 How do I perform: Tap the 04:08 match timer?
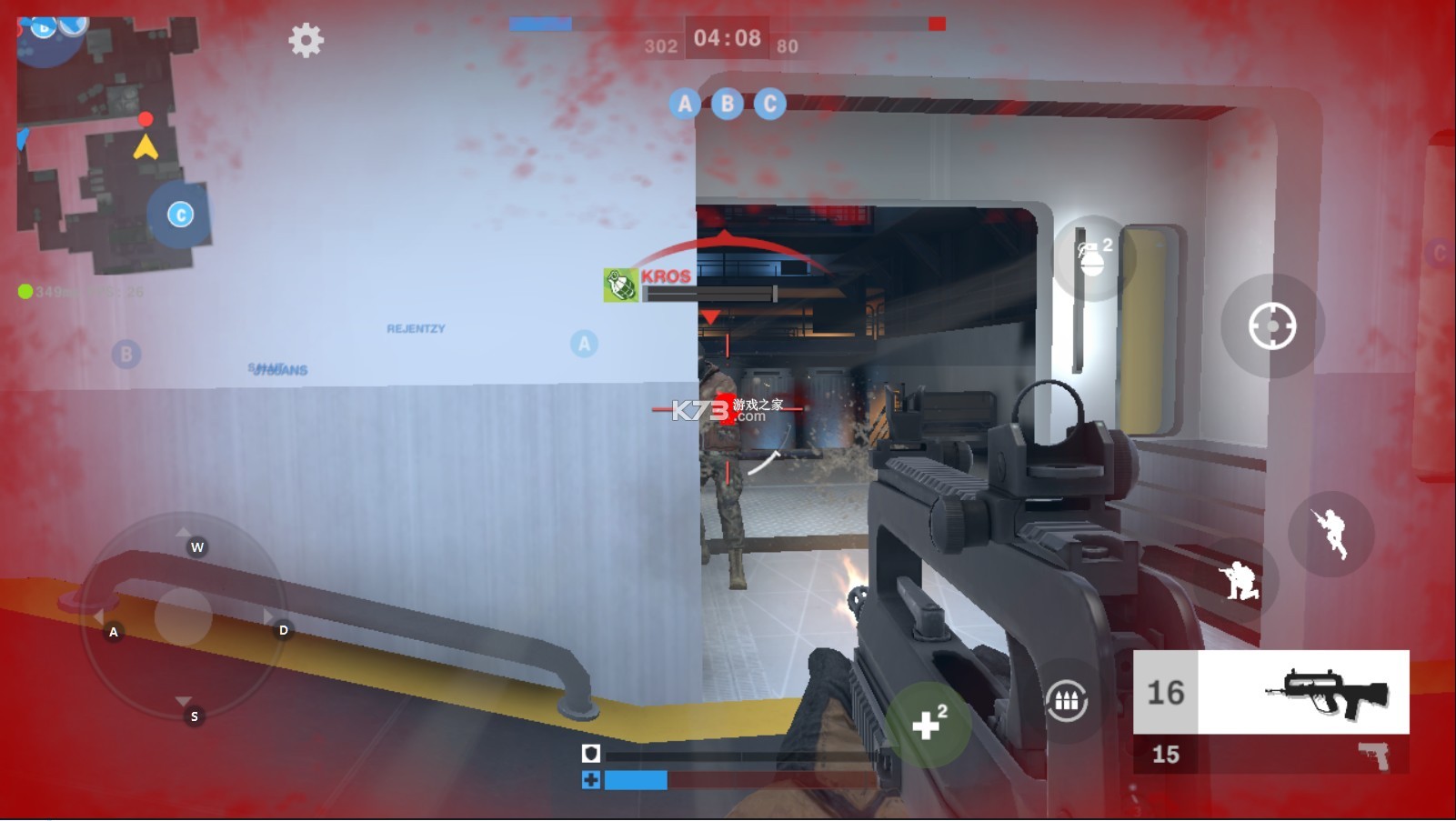tap(728, 38)
